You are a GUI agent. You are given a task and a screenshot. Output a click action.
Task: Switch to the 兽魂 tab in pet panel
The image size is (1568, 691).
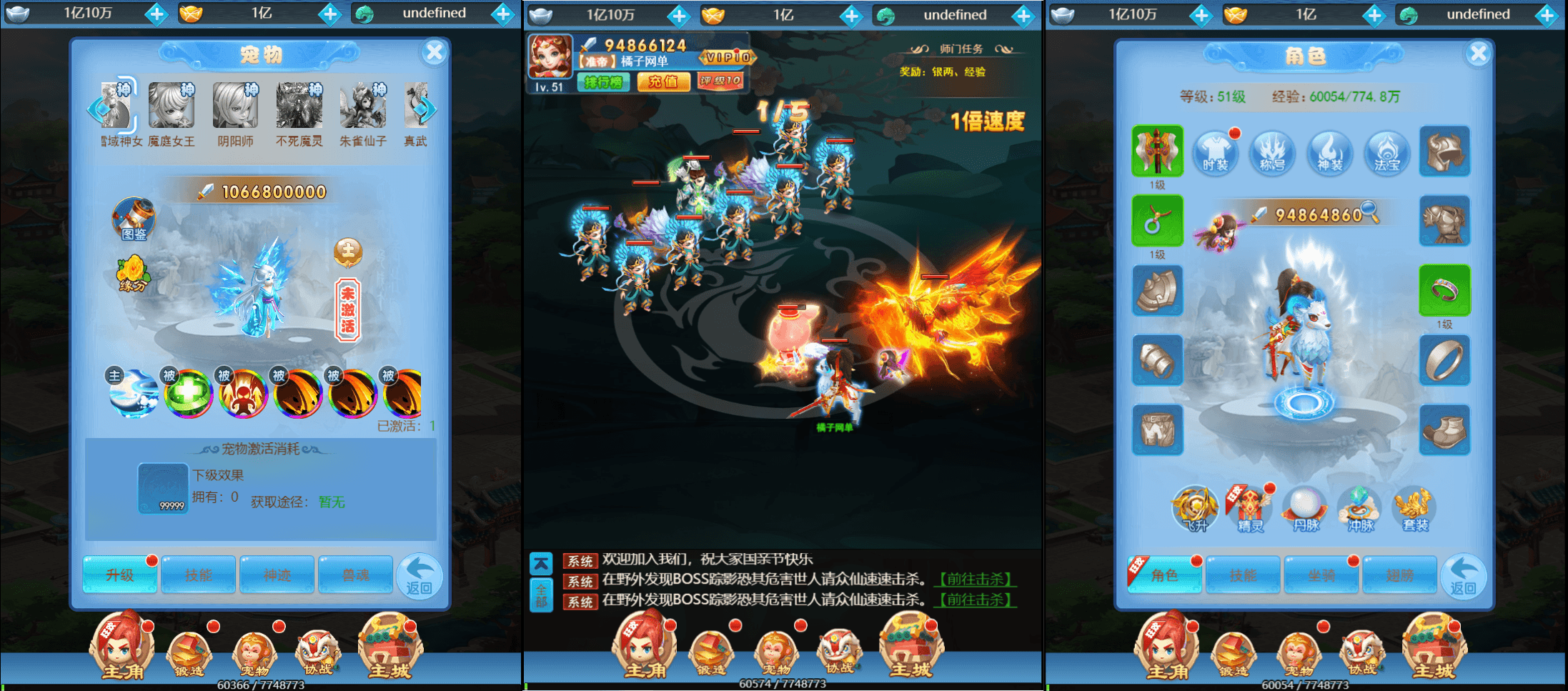point(355,575)
